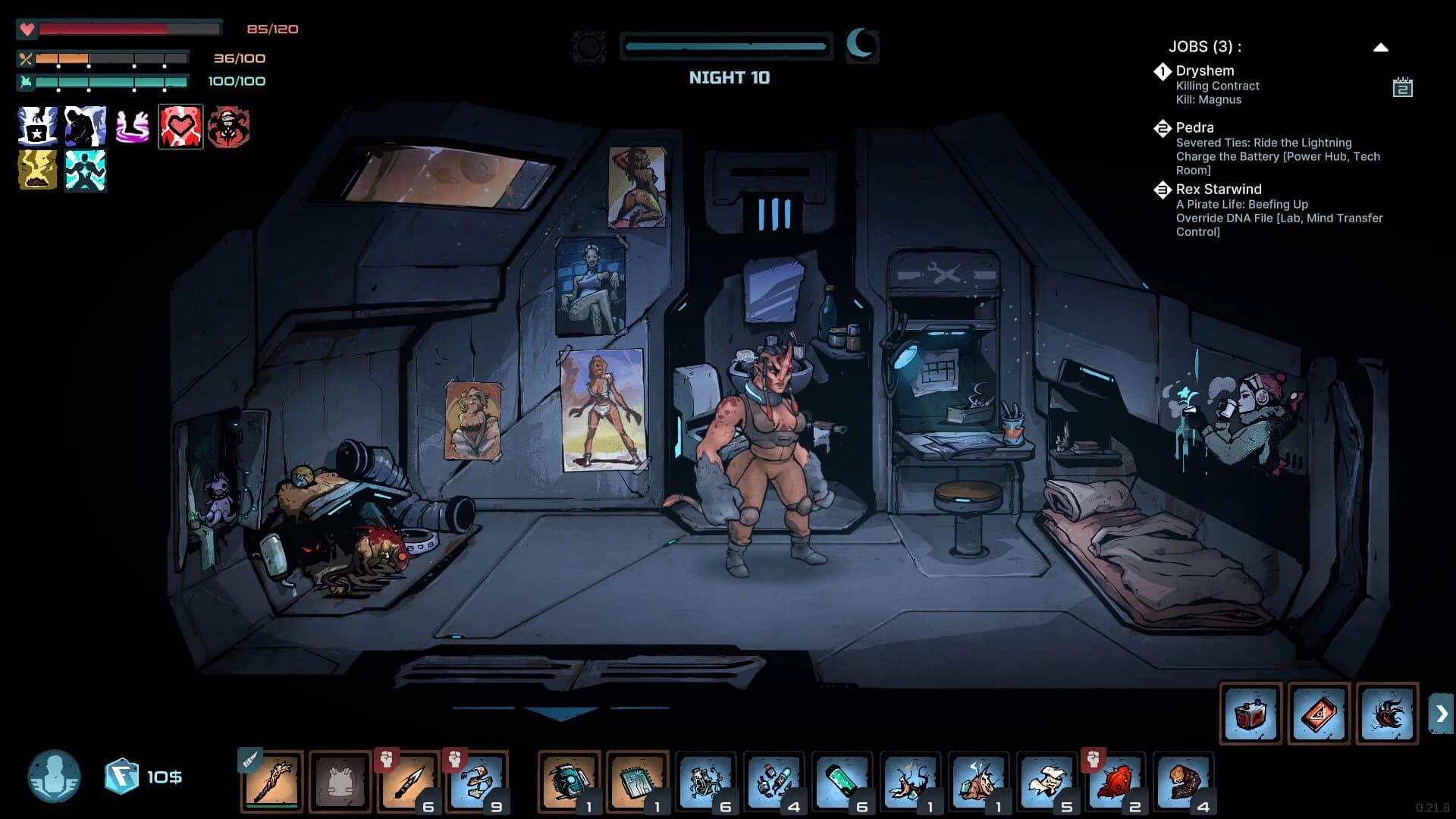Open the purple ring status effect
Viewport: 1456px width, 819px height.
click(x=133, y=126)
